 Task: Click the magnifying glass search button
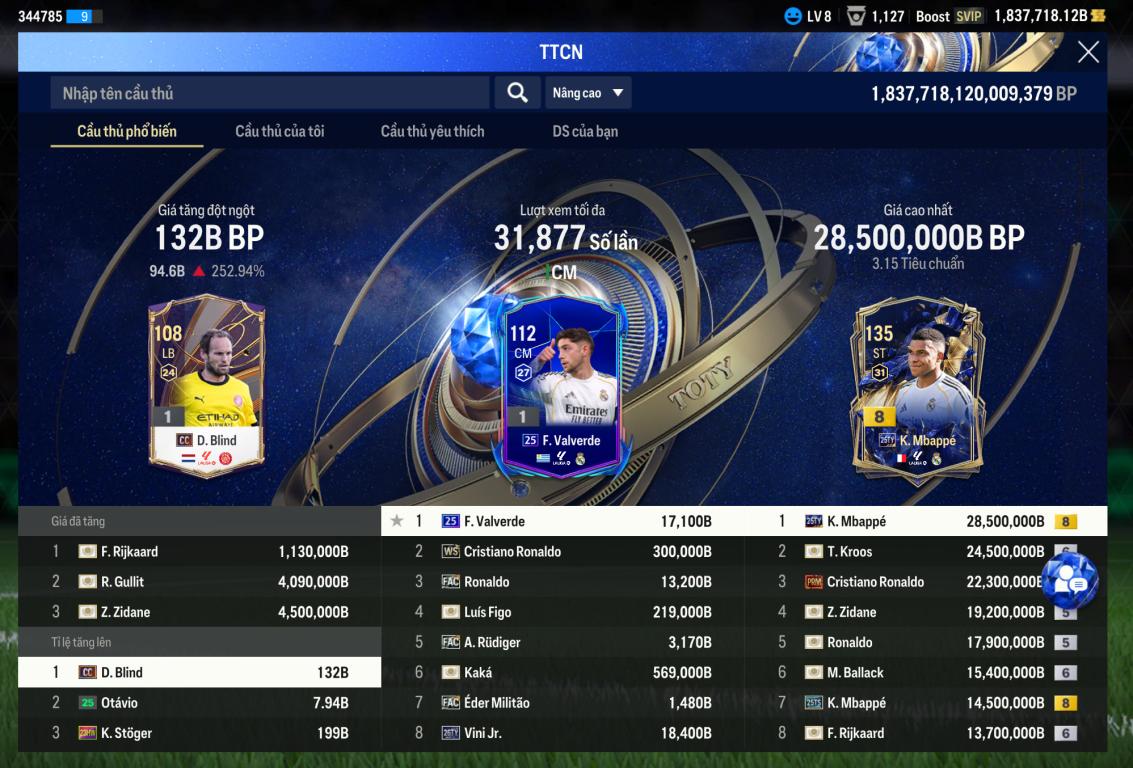coord(517,93)
